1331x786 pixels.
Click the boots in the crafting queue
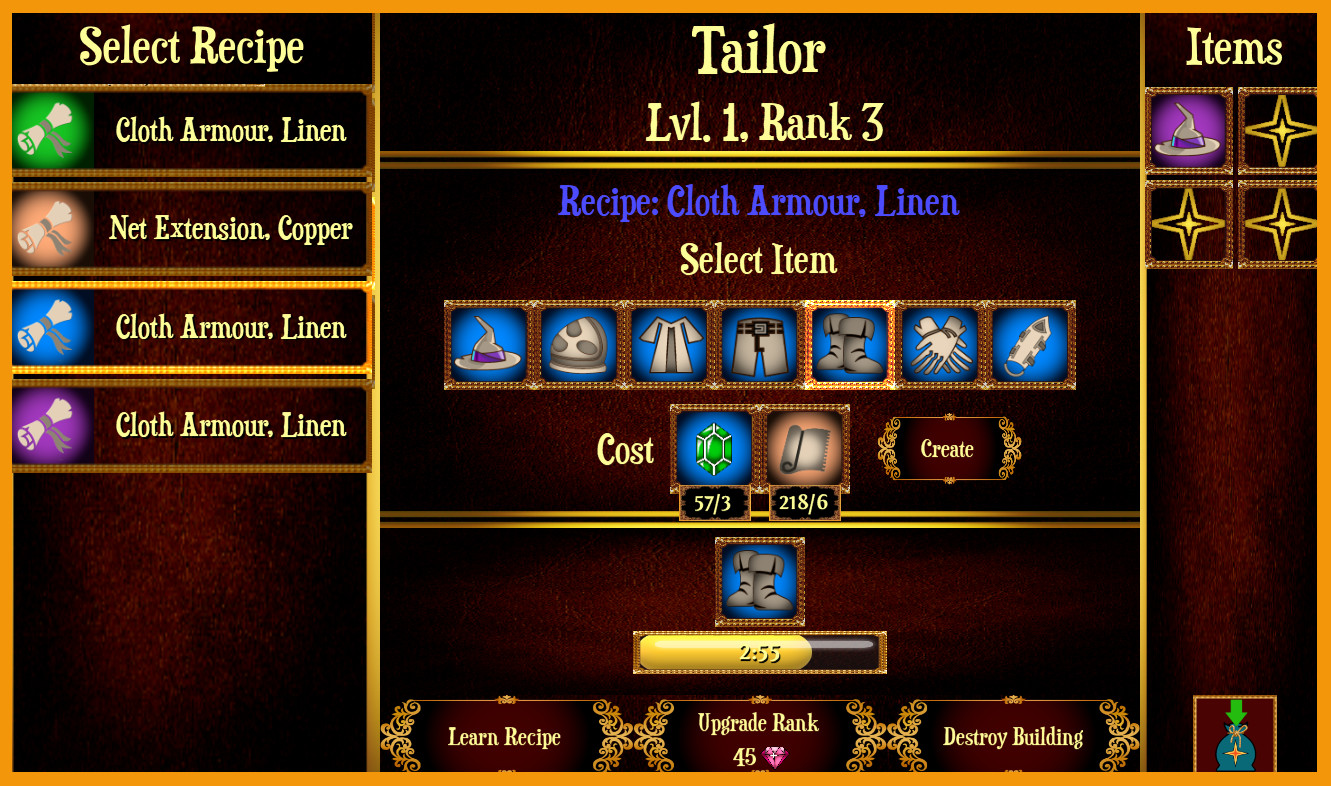click(758, 583)
